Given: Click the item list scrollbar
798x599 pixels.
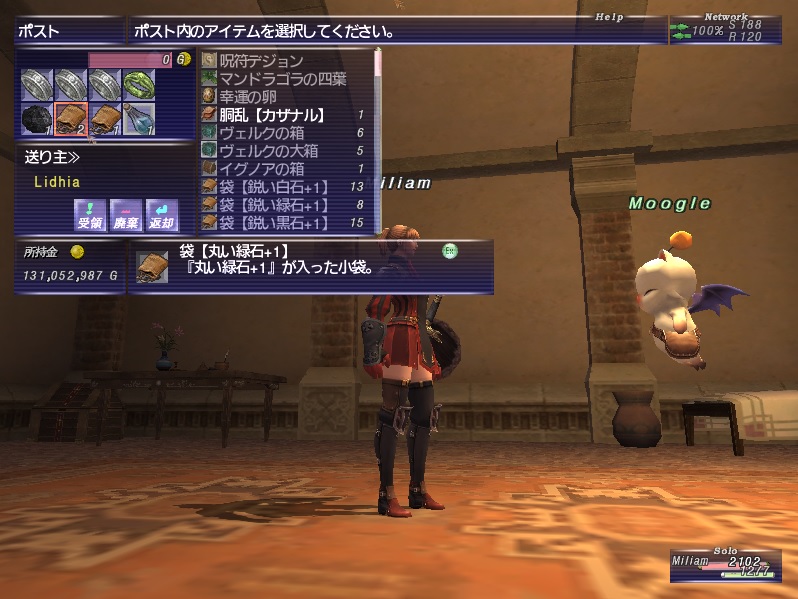Looking at the screenshot, I should [x=379, y=140].
